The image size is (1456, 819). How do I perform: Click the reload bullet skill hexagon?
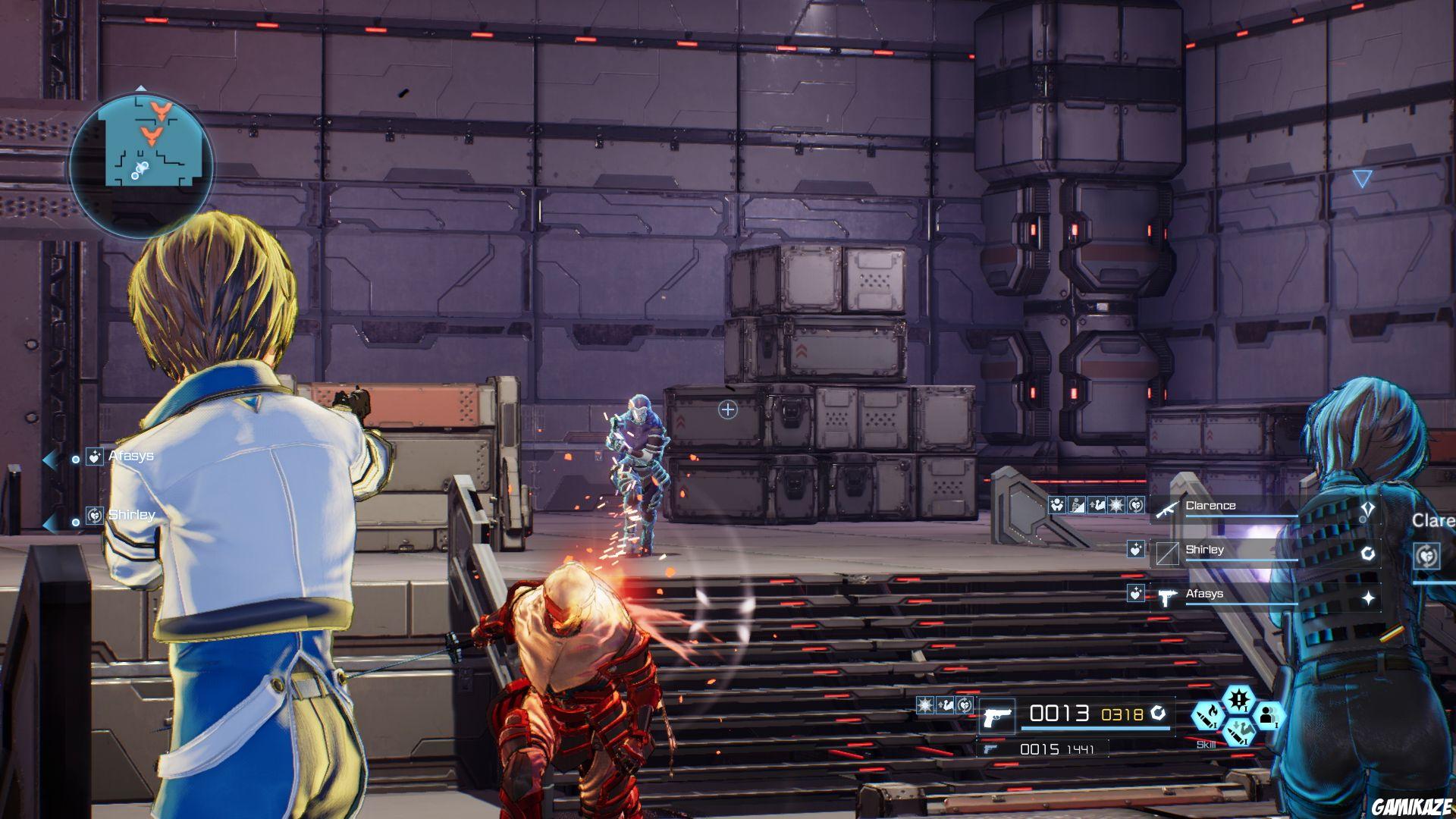point(1239,734)
